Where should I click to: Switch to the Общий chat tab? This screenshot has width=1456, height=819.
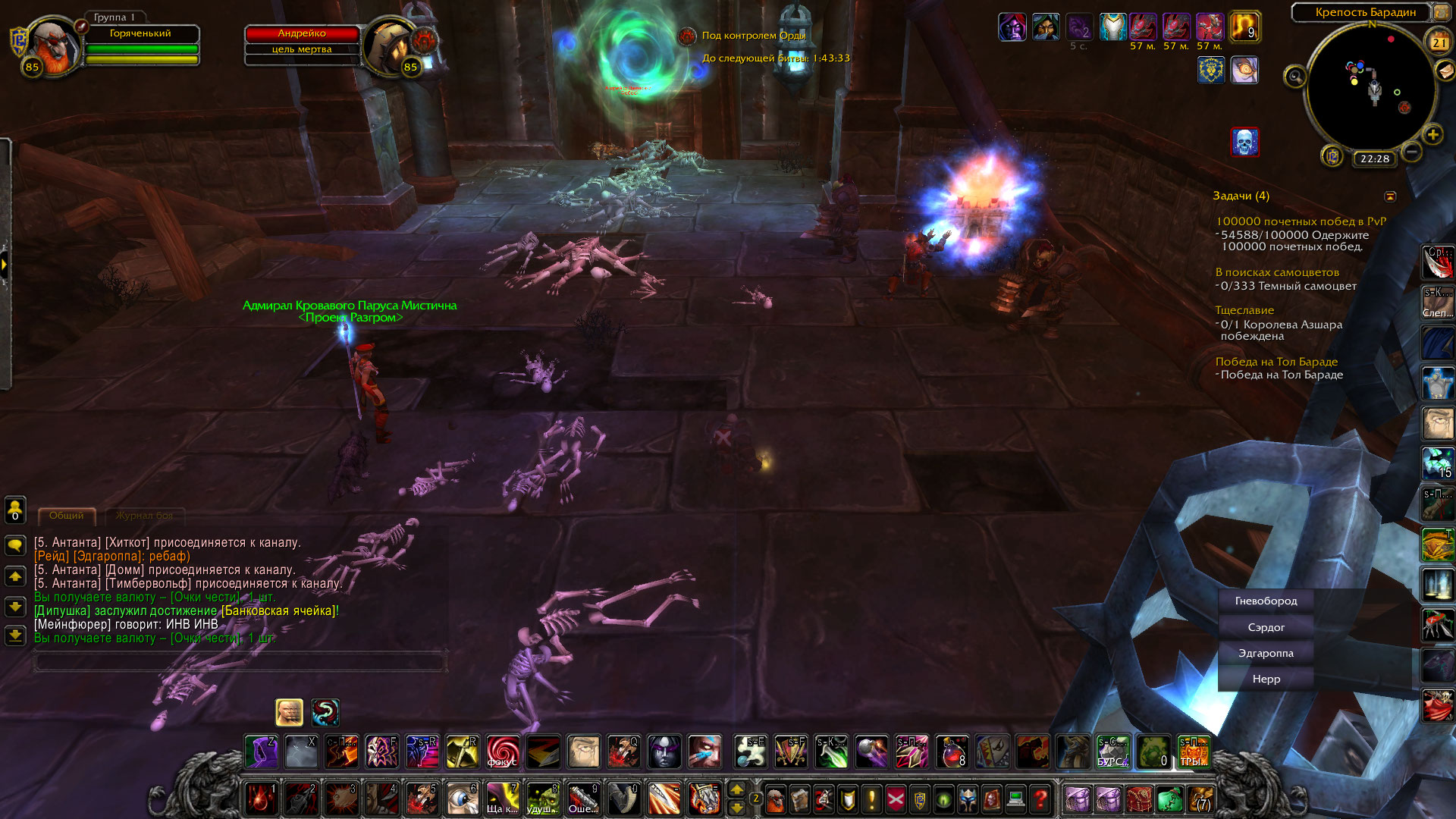point(67,516)
